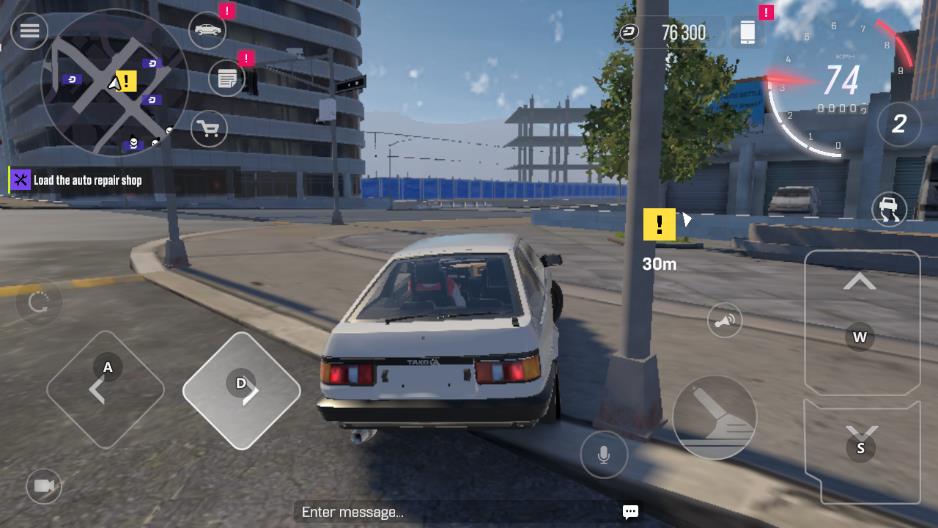
Task: Tap the gear indicator showing 2
Action: click(x=898, y=124)
